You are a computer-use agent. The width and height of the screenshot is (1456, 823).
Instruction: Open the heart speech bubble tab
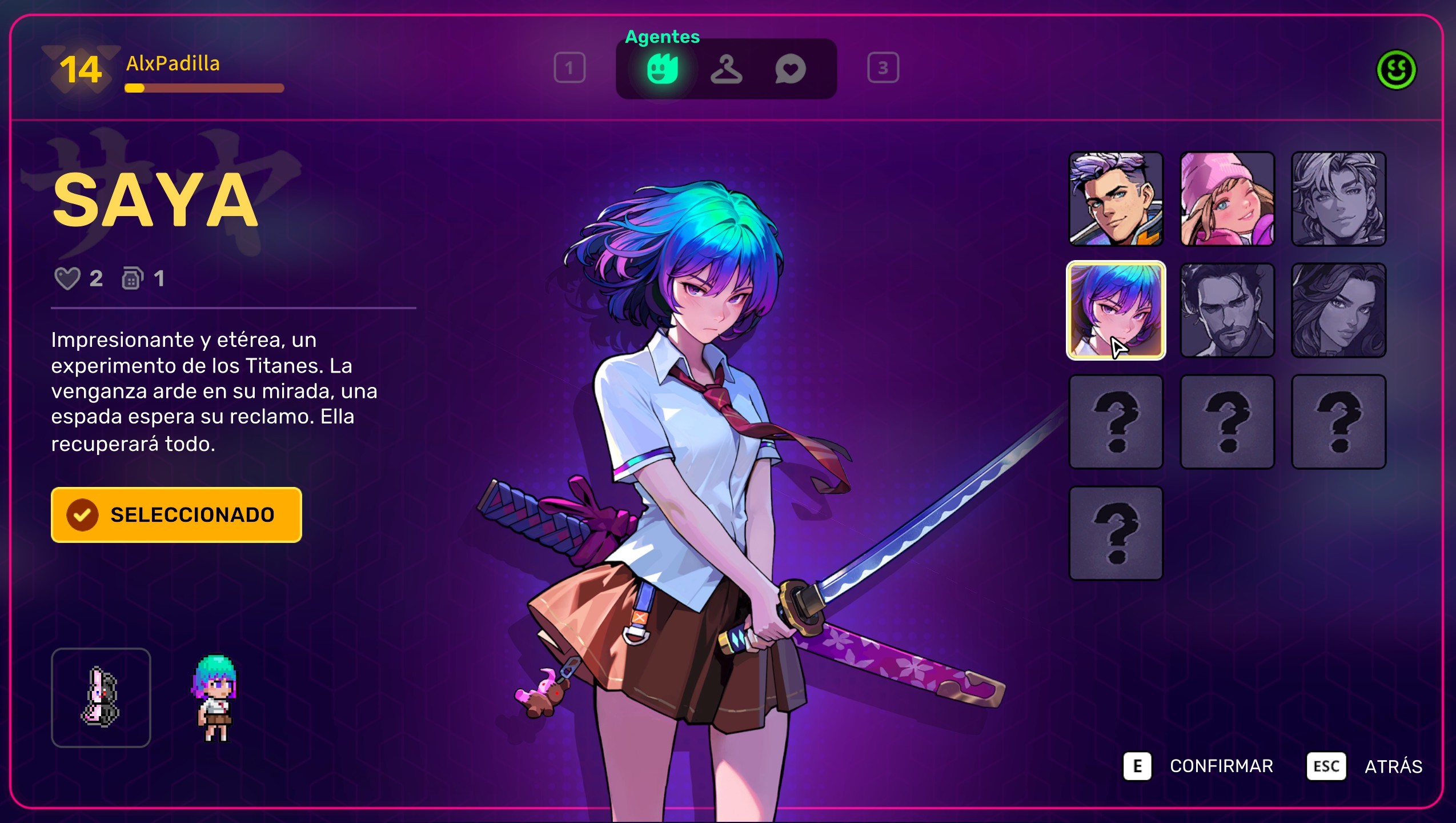pyautogui.click(x=790, y=70)
